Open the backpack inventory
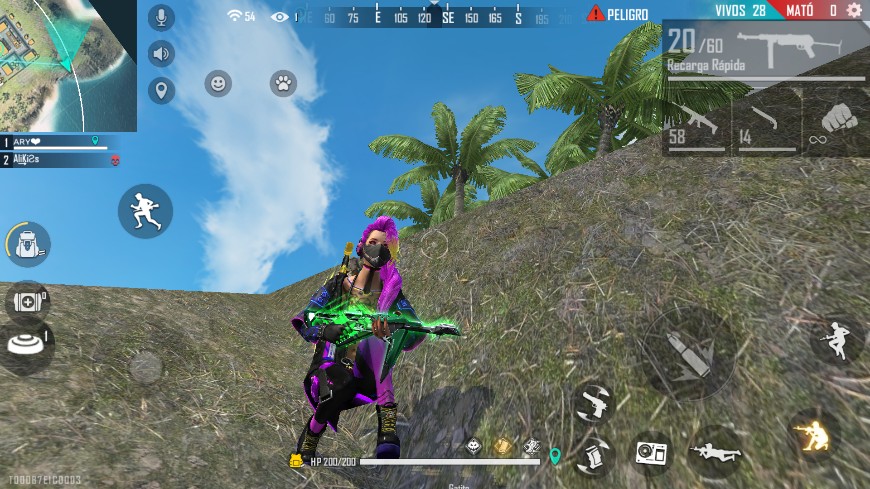This screenshot has width=870, height=489. click(28, 243)
